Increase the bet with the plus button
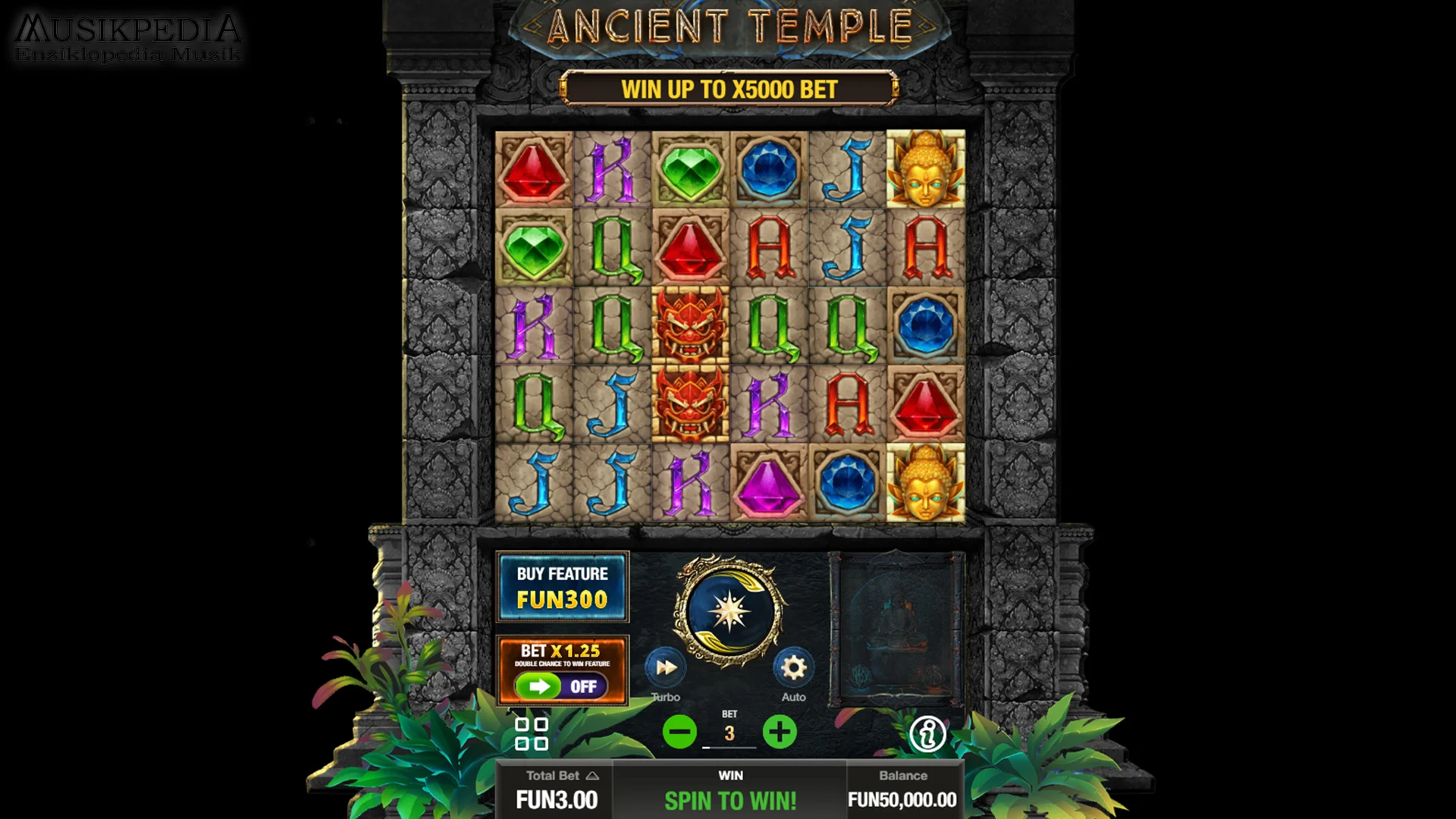1456x819 pixels. pyautogui.click(x=779, y=732)
